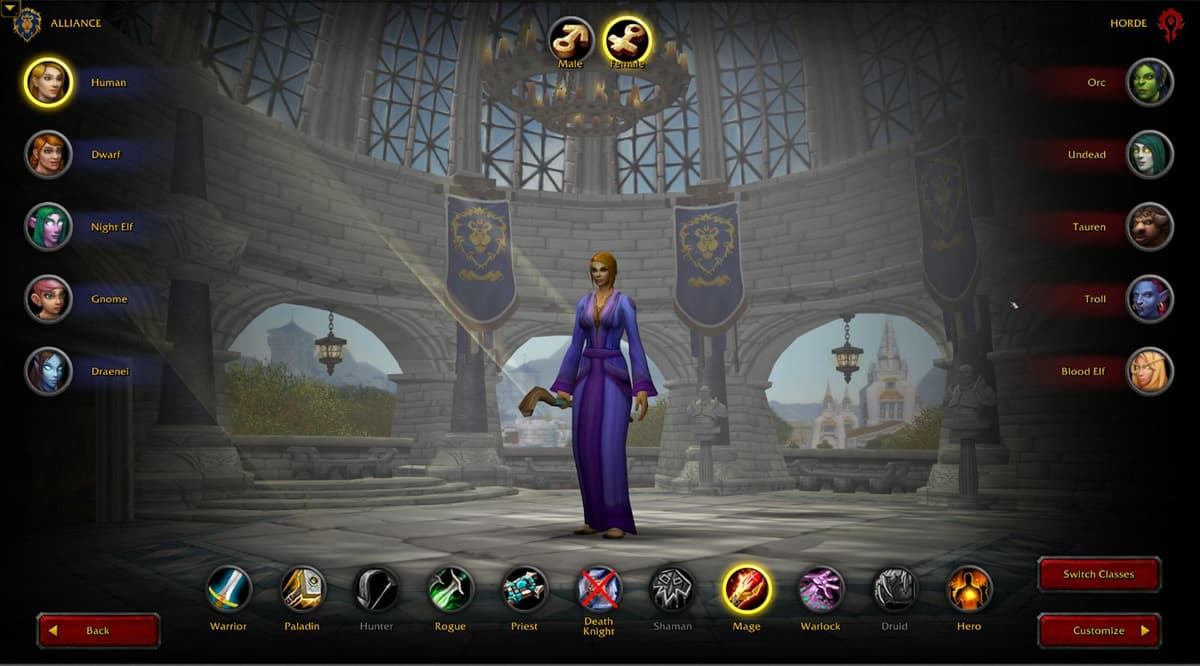Image resolution: width=1200 pixels, height=666 pixels.
Task: Pick the Night Elf race
Action: [x=48, y=227]
